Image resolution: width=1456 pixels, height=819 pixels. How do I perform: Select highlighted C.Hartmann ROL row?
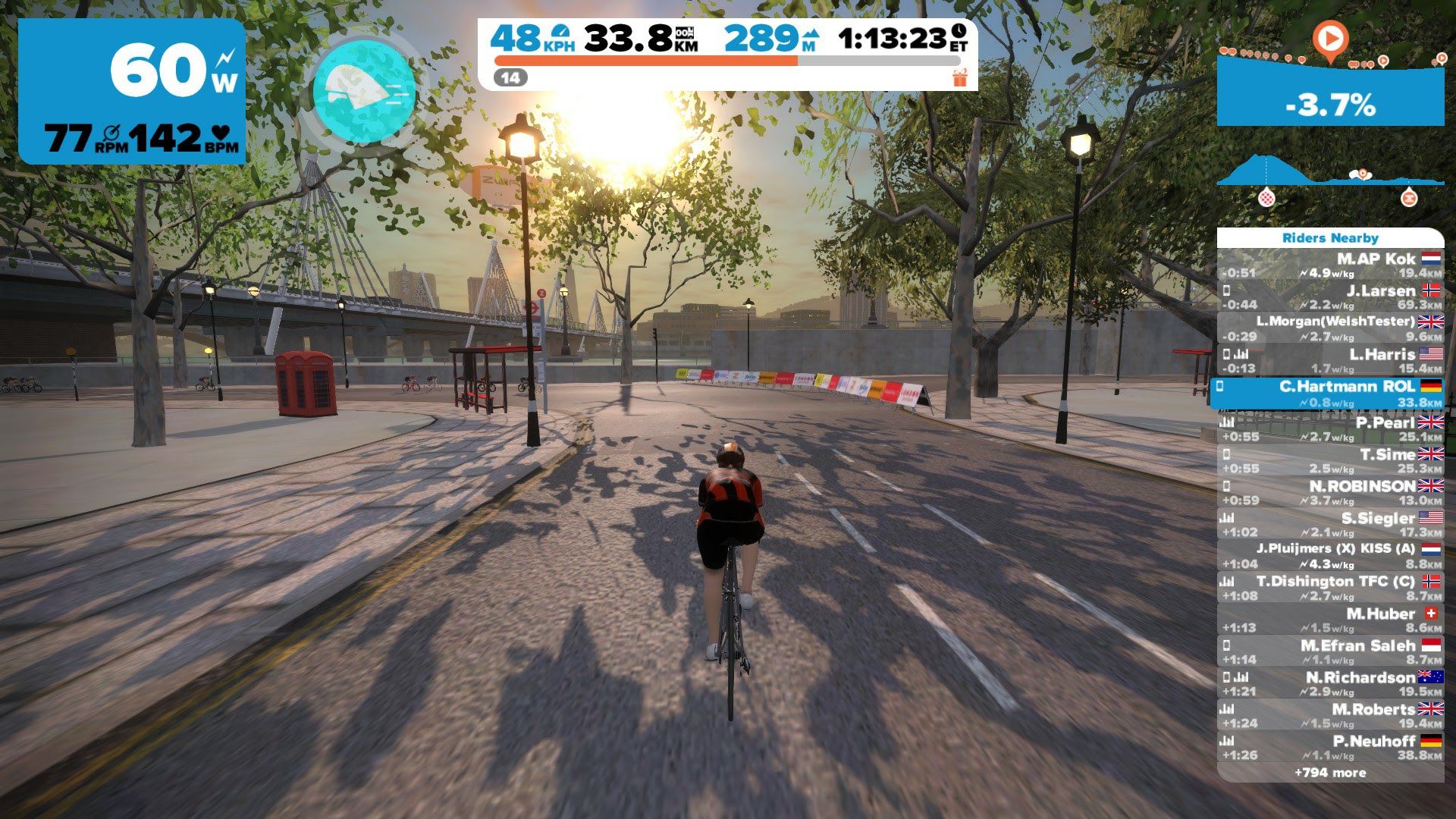[x=1330, y=394]
